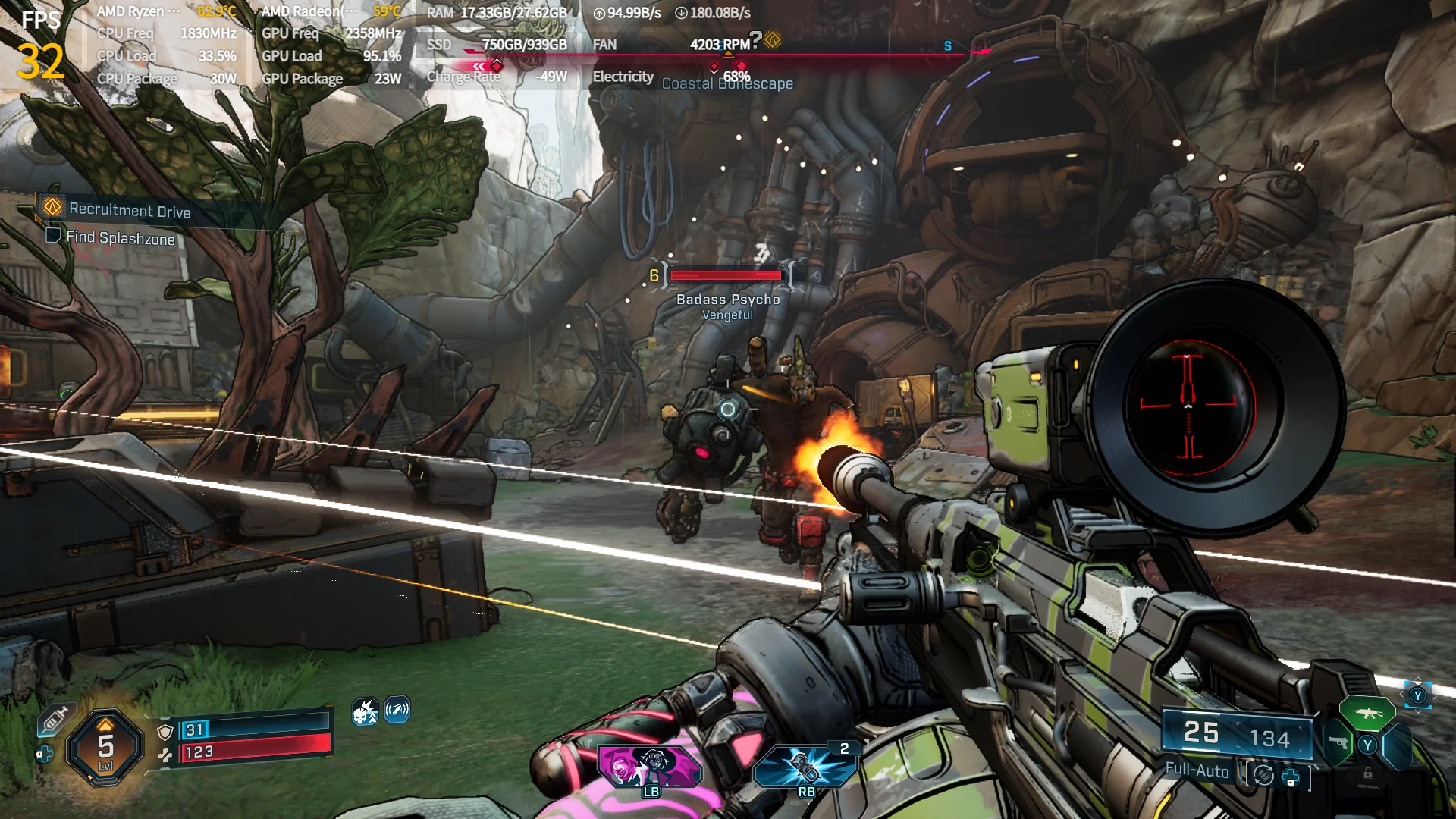The height and width of the screenshot is (819, 1456).
Task: Click the Find Splashzone objective checkbox
Action: [53, 236]
